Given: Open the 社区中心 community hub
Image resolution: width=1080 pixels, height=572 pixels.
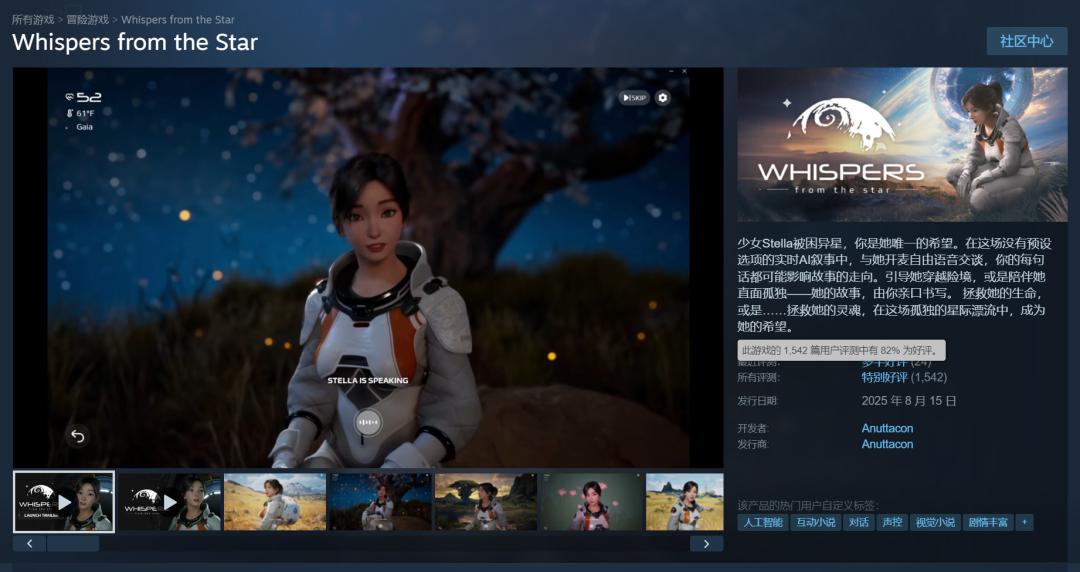Looking at the screenshot, I should [1026, 41].
